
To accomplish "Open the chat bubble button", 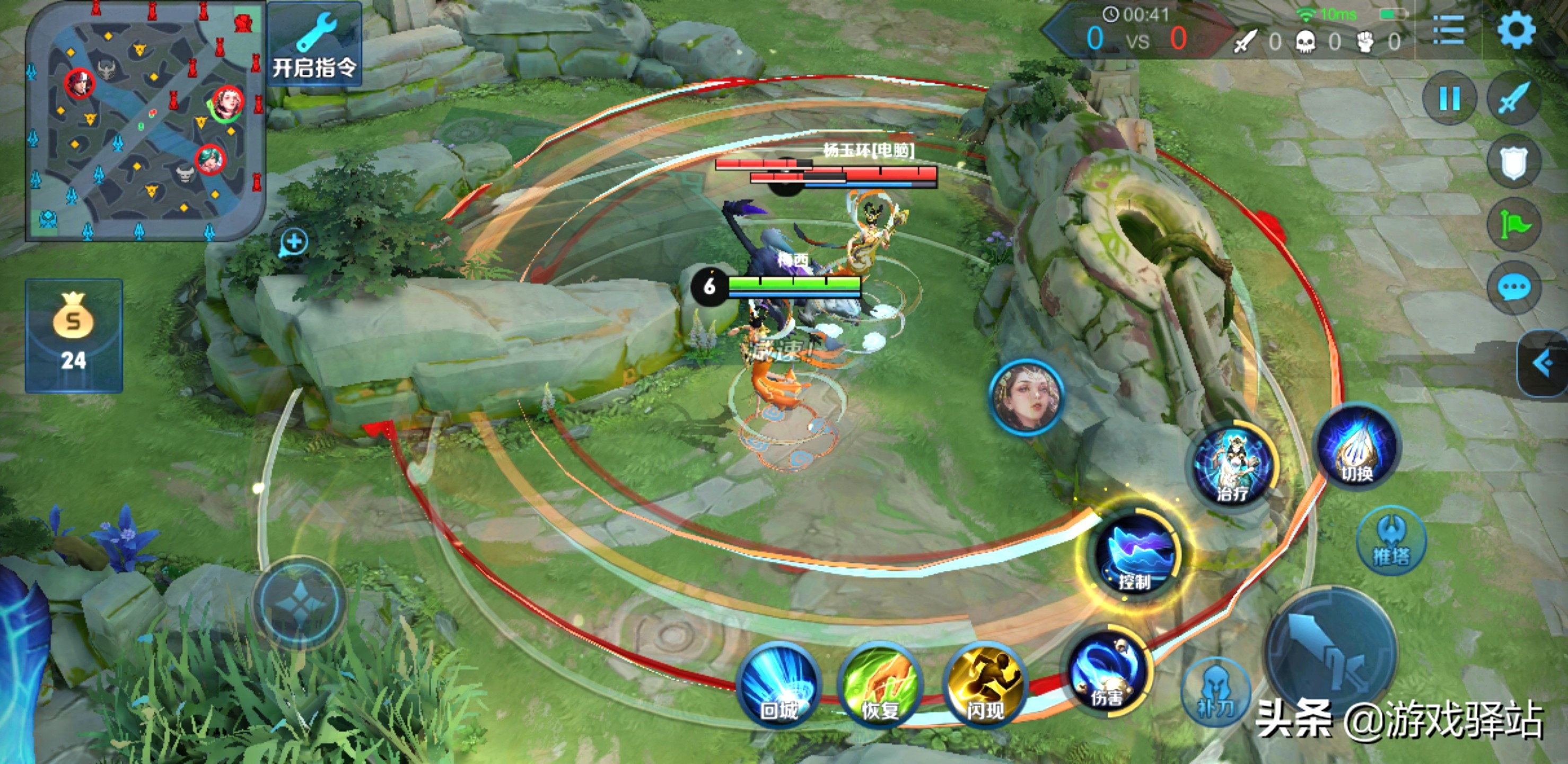I will [x=1514, y=288].
